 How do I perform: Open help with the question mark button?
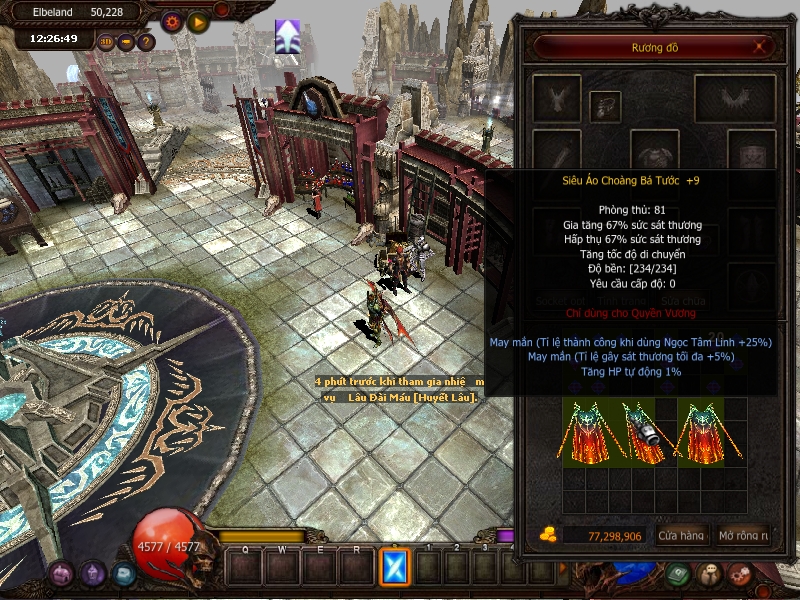click(146, 42)
